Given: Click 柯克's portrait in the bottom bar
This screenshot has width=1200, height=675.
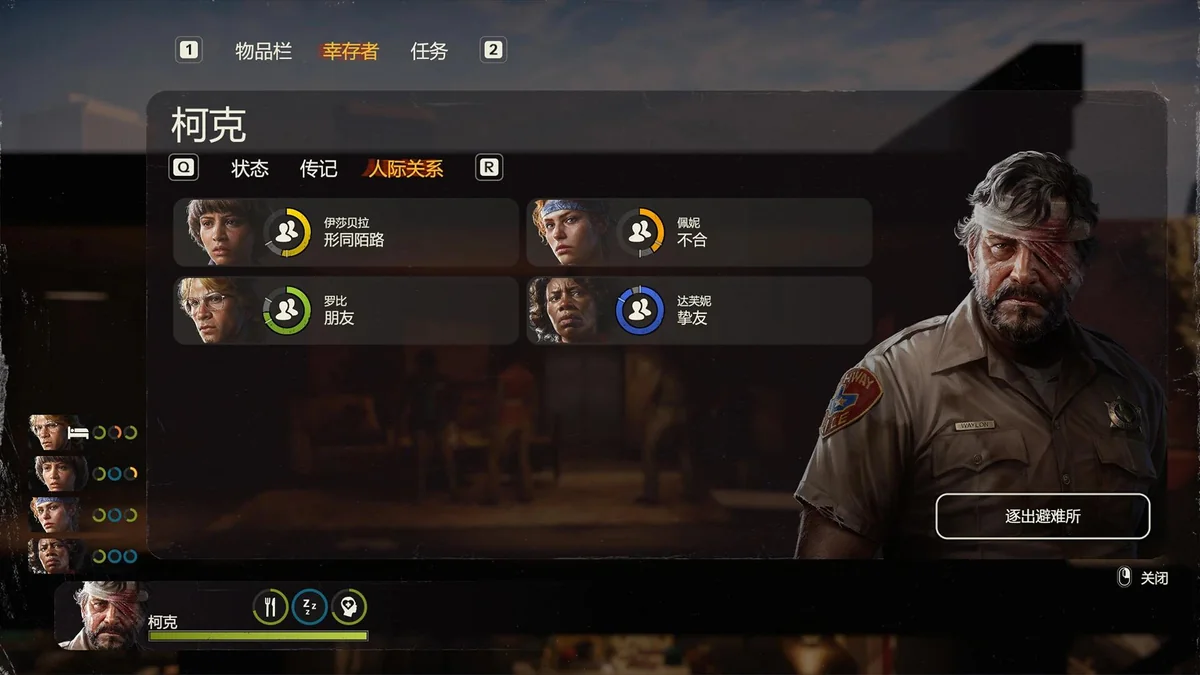Looking at the screenshot, I should [103, 614].
